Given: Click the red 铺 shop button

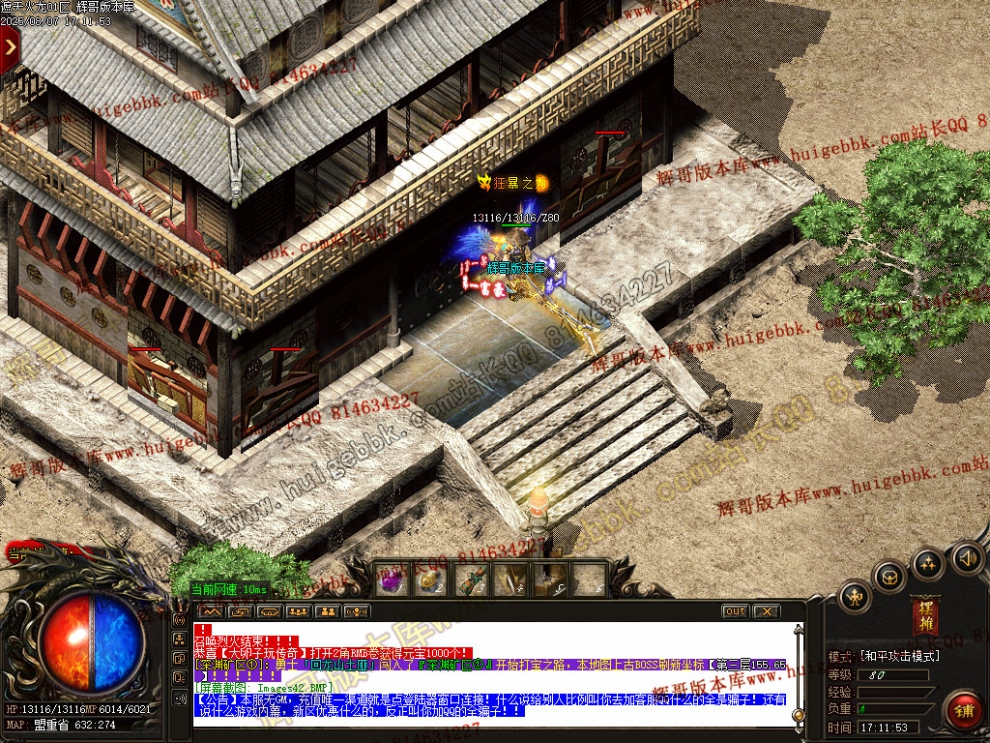Looking at the screenshot, I should (x=964, y=711).
